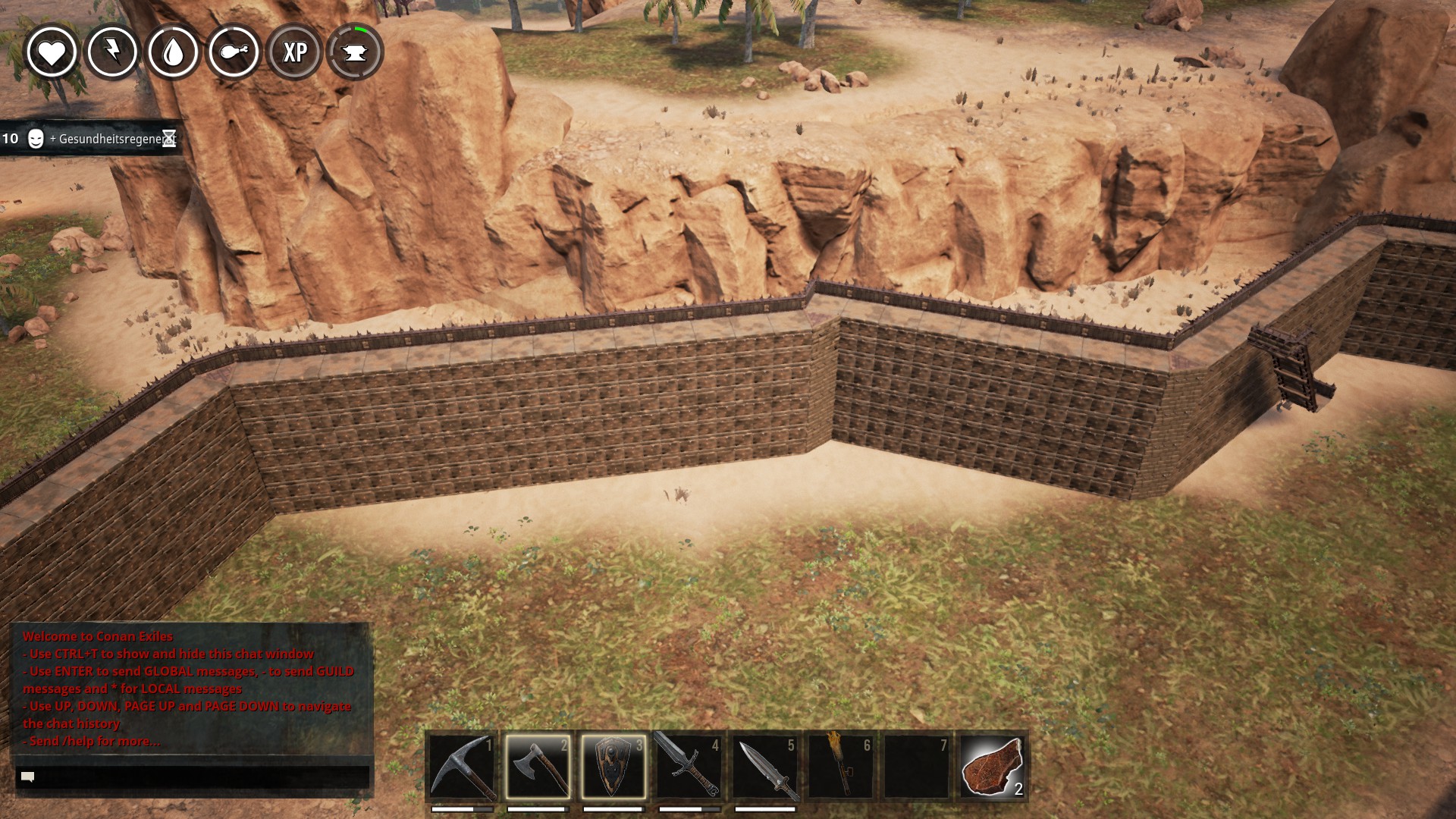Select the pickaxe in hotbar slot 1
The width and height of the screenshot is (1456, 819).
pyautogui.click(x=462, y=767)
